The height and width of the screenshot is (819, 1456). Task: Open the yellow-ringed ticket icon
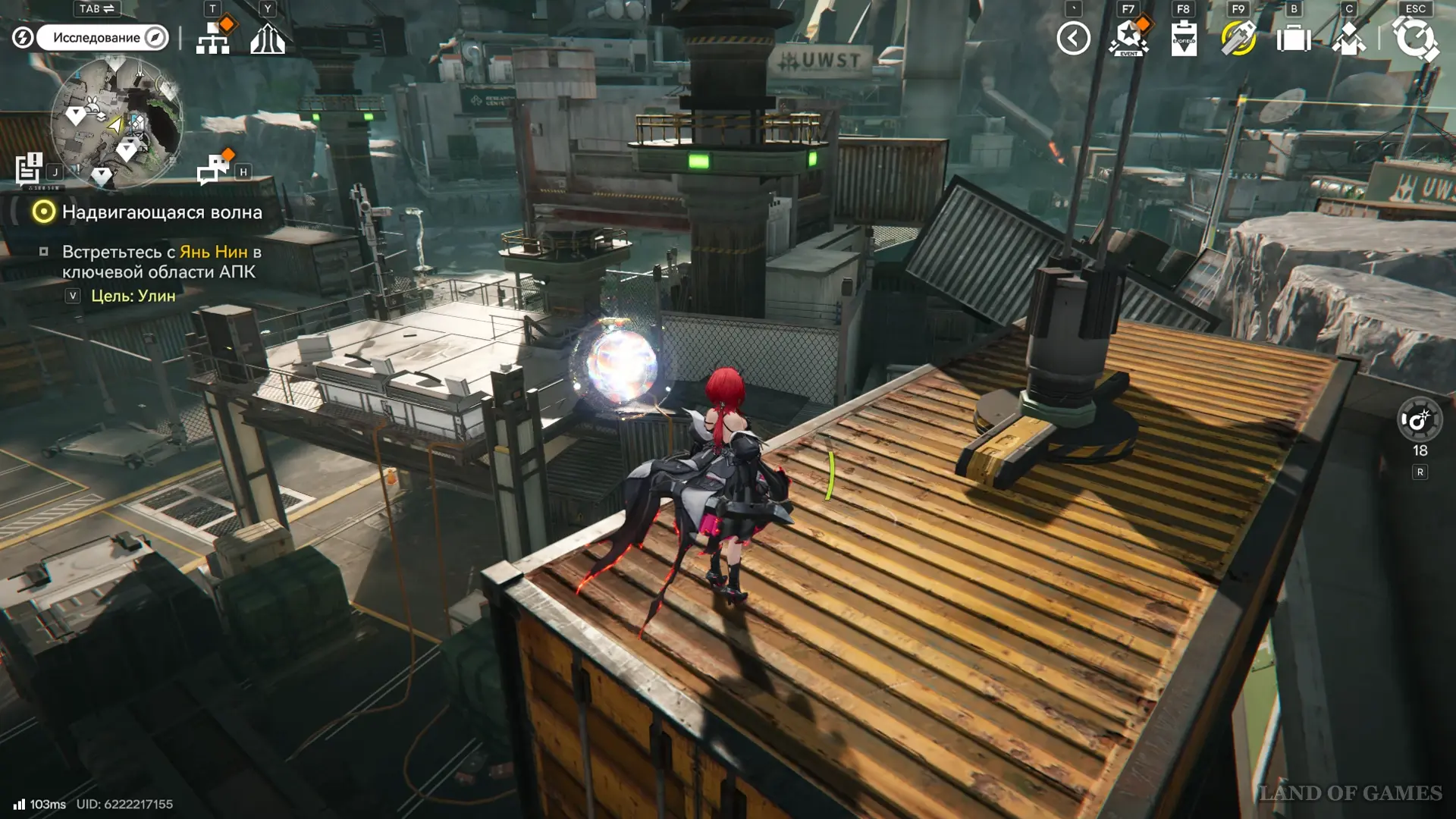coord(1238,38)
